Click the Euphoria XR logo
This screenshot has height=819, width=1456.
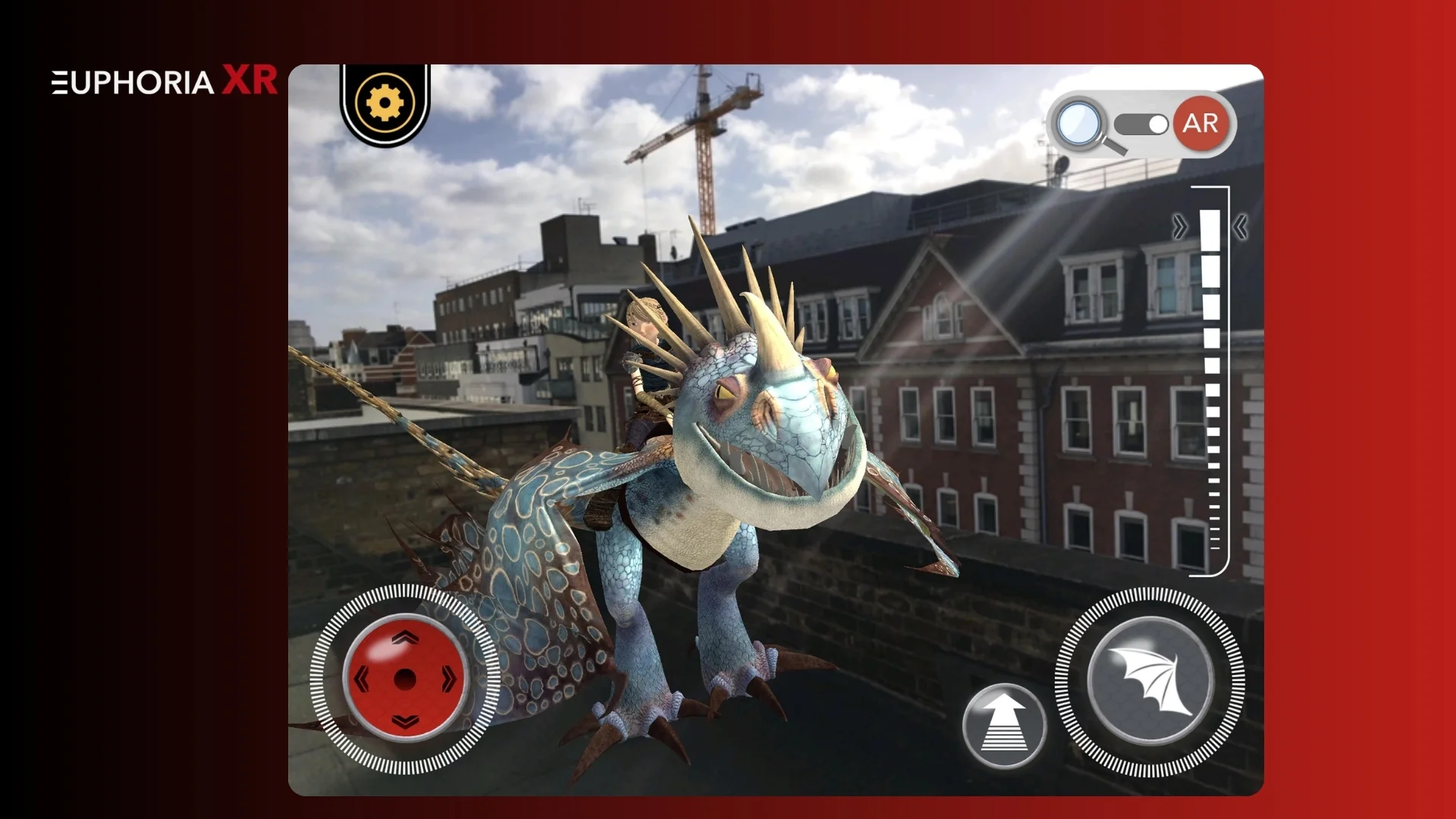pos(164,81)
